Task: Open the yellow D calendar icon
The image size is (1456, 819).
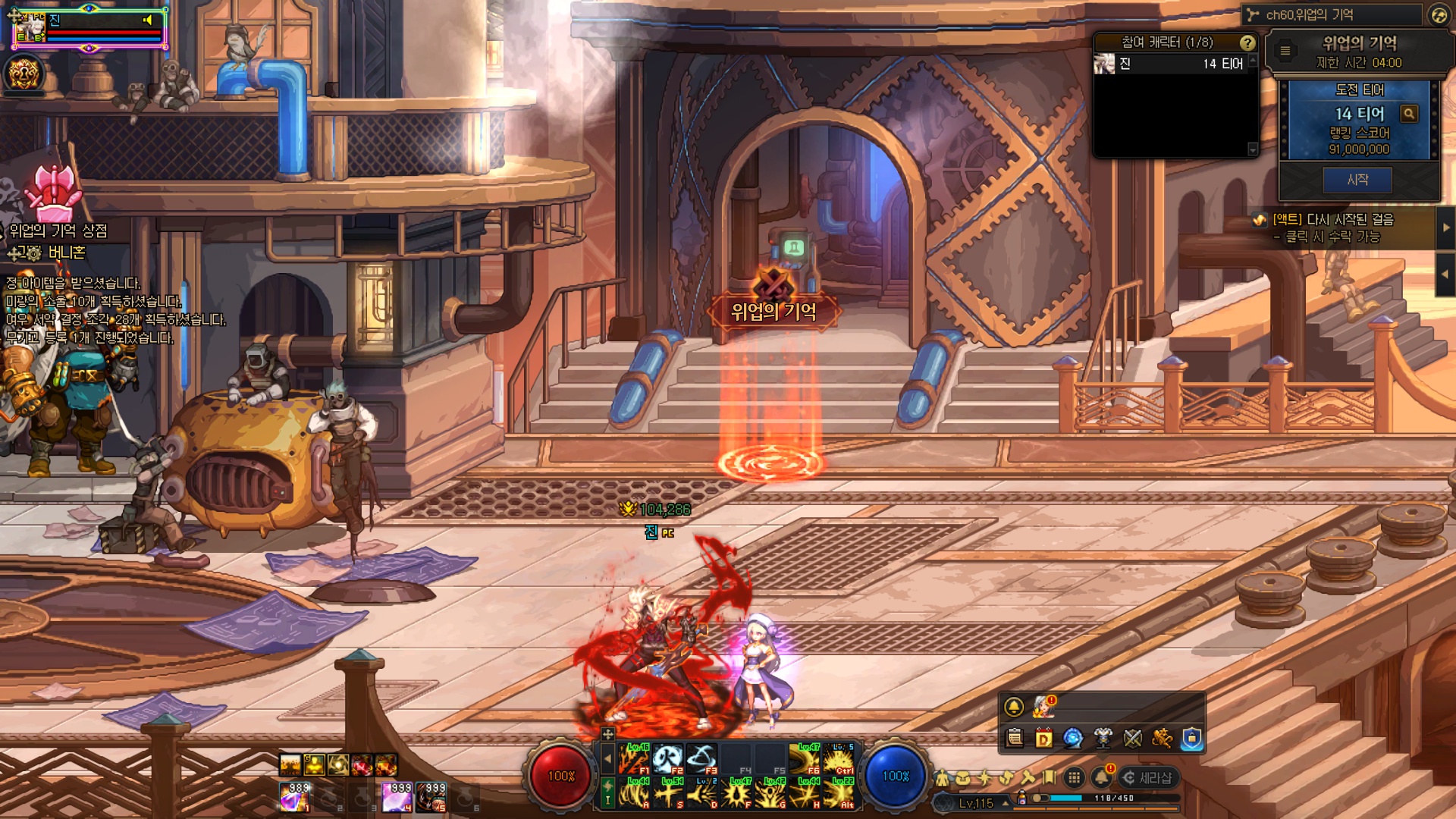Action: tap(1043, 738)
